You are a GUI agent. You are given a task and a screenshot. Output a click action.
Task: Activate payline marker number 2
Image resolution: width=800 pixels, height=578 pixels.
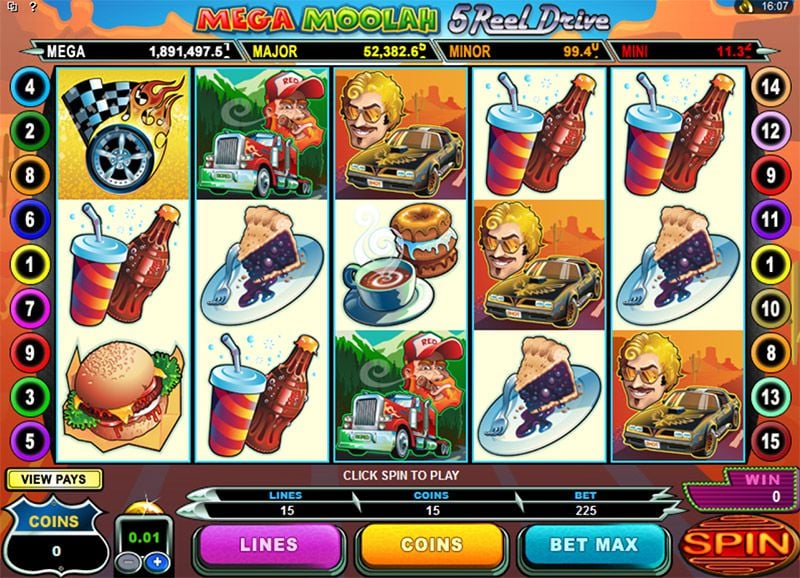[29, 130]
